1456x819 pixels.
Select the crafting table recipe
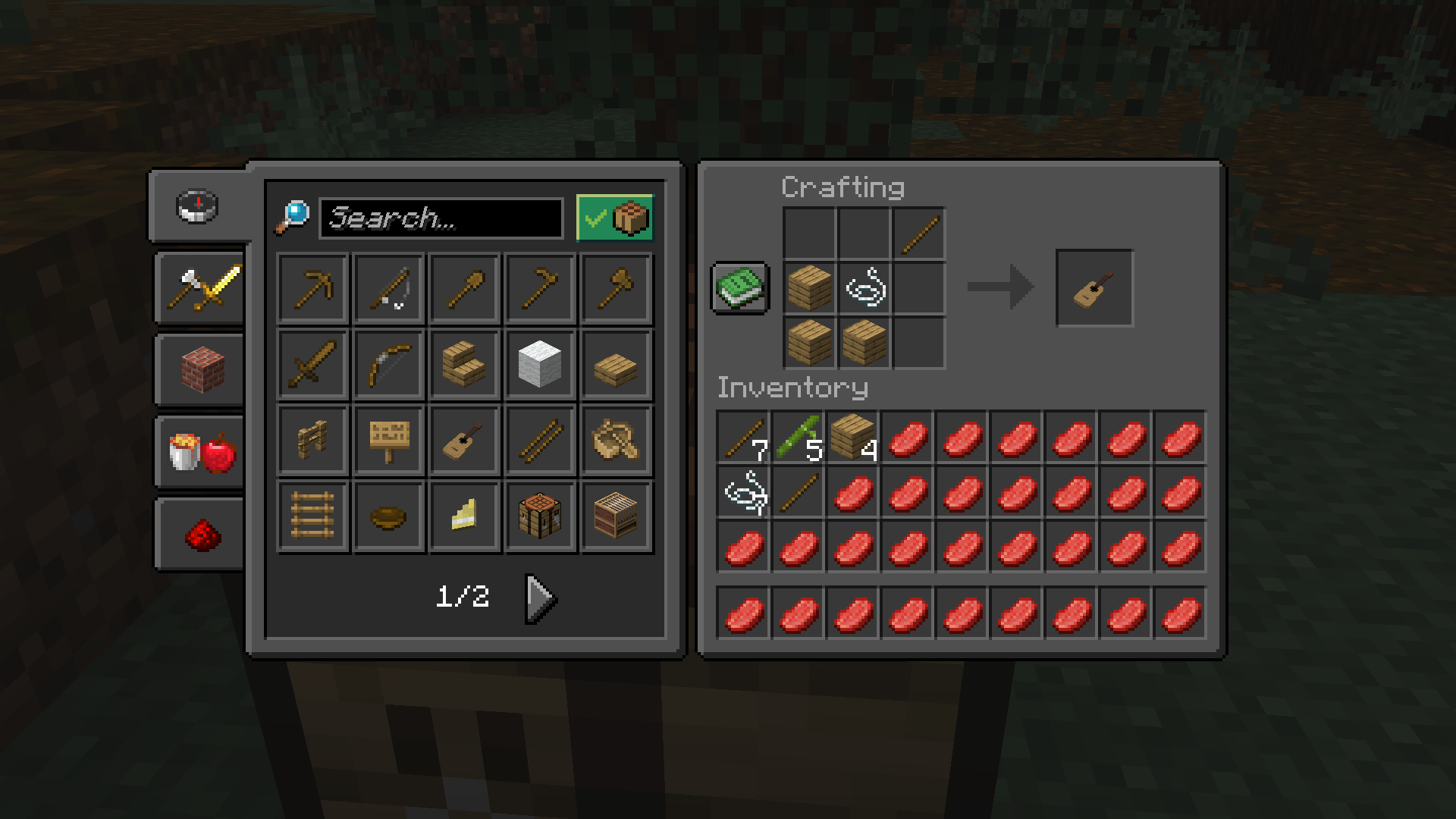[539, 516]
